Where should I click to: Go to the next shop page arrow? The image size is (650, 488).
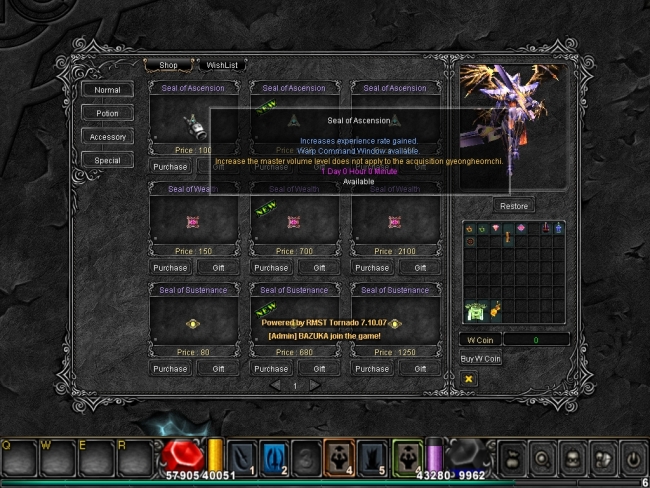click(314, 385)
